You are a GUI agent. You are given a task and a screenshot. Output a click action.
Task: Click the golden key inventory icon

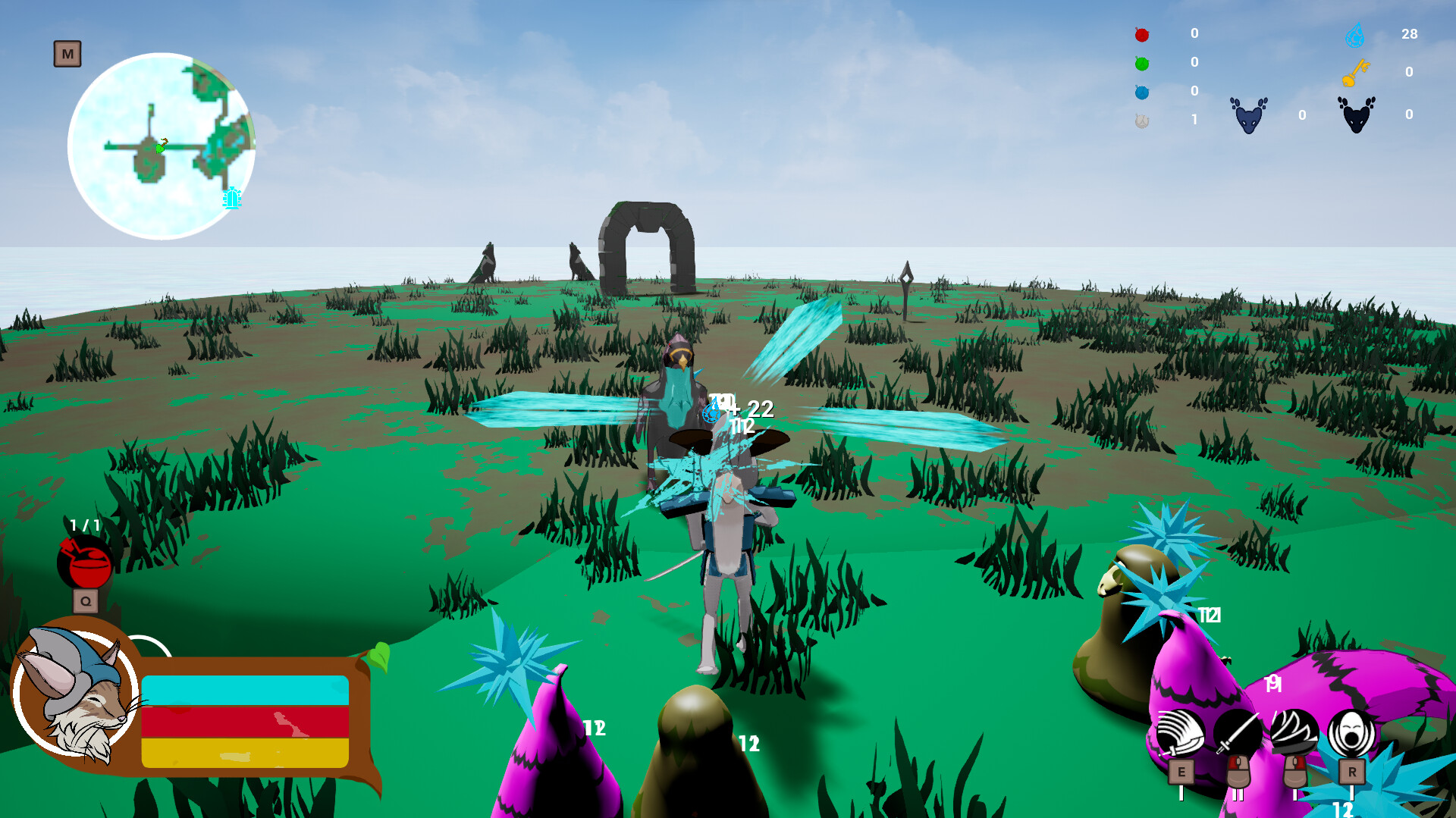(x=1356, y=71)
